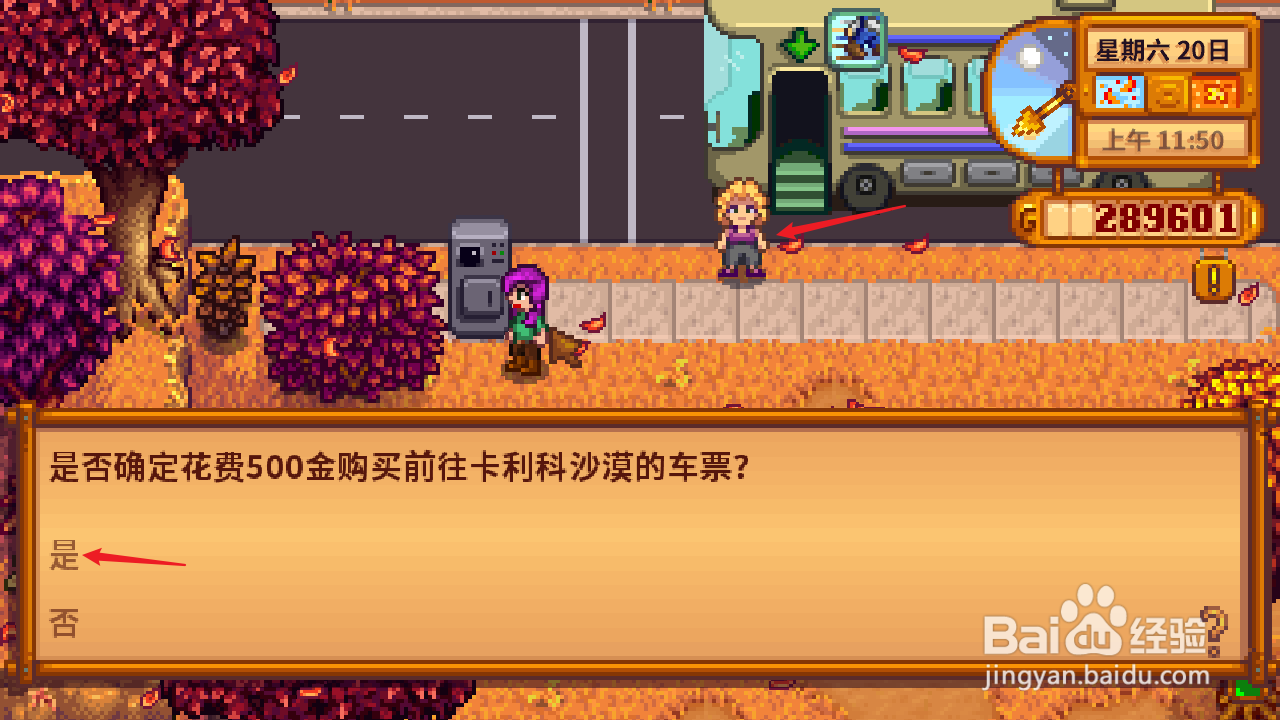
Task: Click the falling leaves weather icon
Action: (1122, 92)
